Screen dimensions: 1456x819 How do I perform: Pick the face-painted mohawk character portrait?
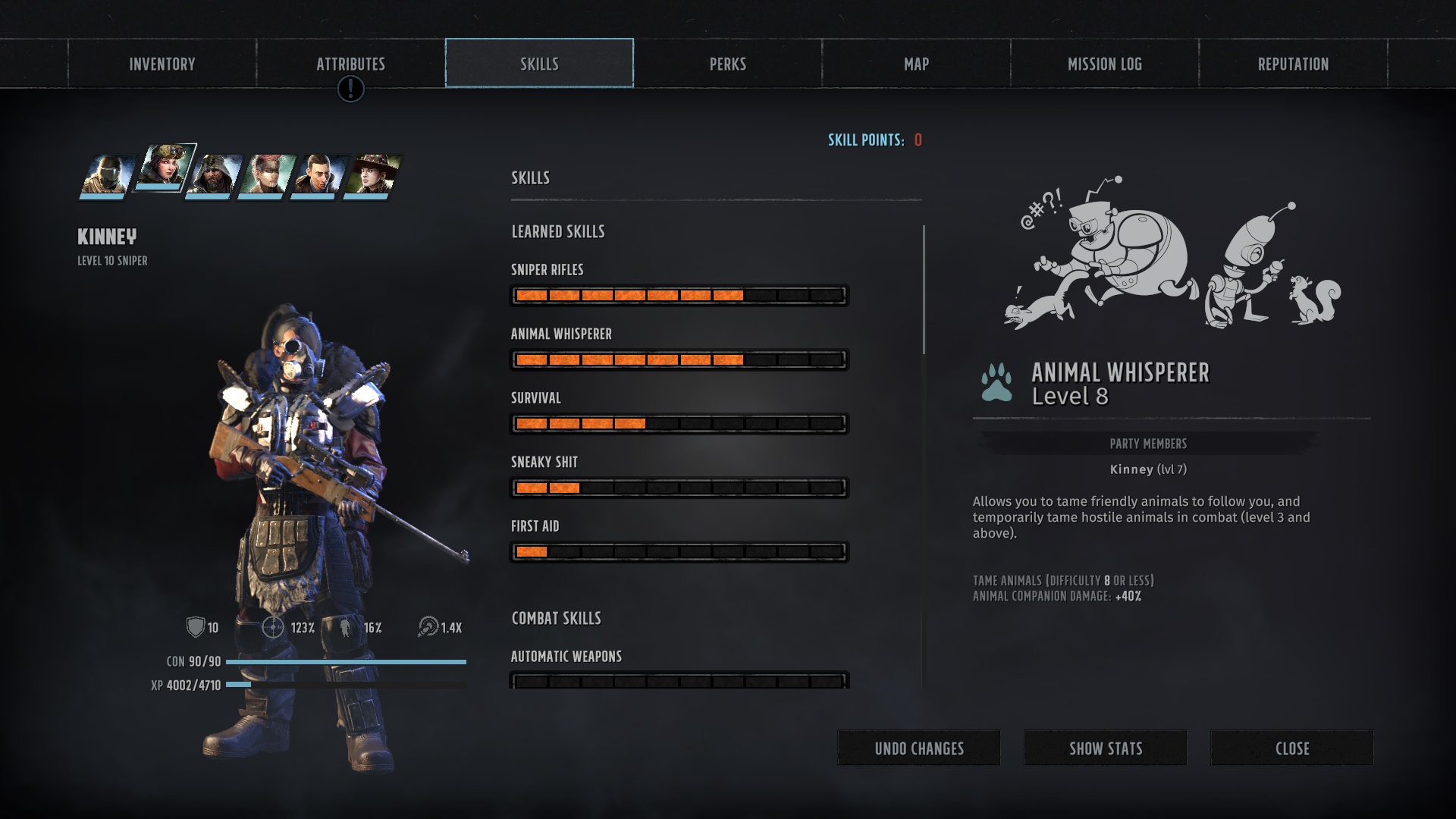click(266, 175)
